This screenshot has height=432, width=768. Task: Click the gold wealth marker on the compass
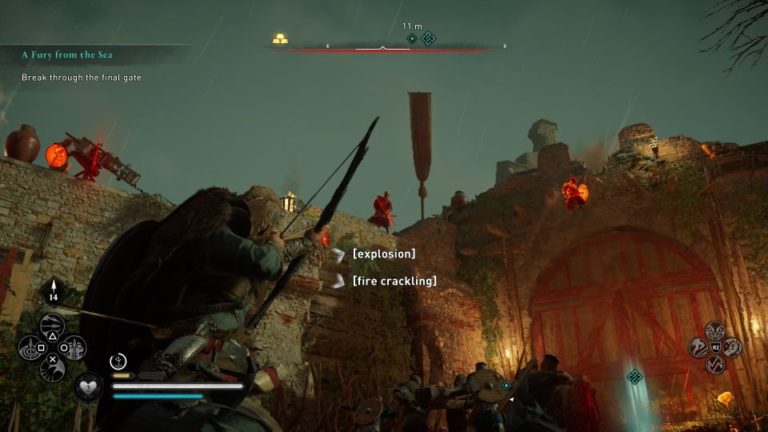pyautogui.click(x=280, y=39)
